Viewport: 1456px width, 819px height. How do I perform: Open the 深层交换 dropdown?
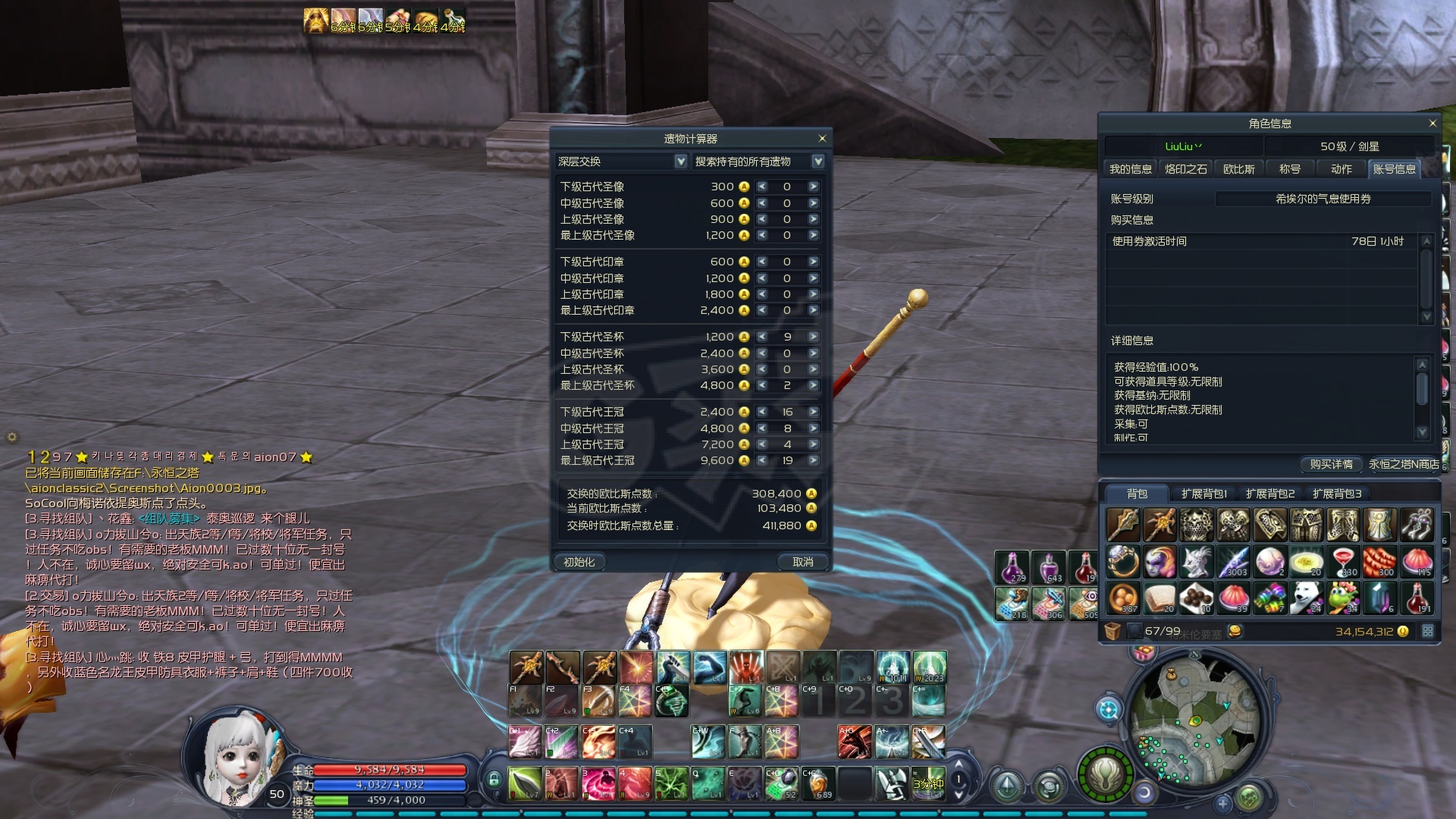(x=680, y=162)
